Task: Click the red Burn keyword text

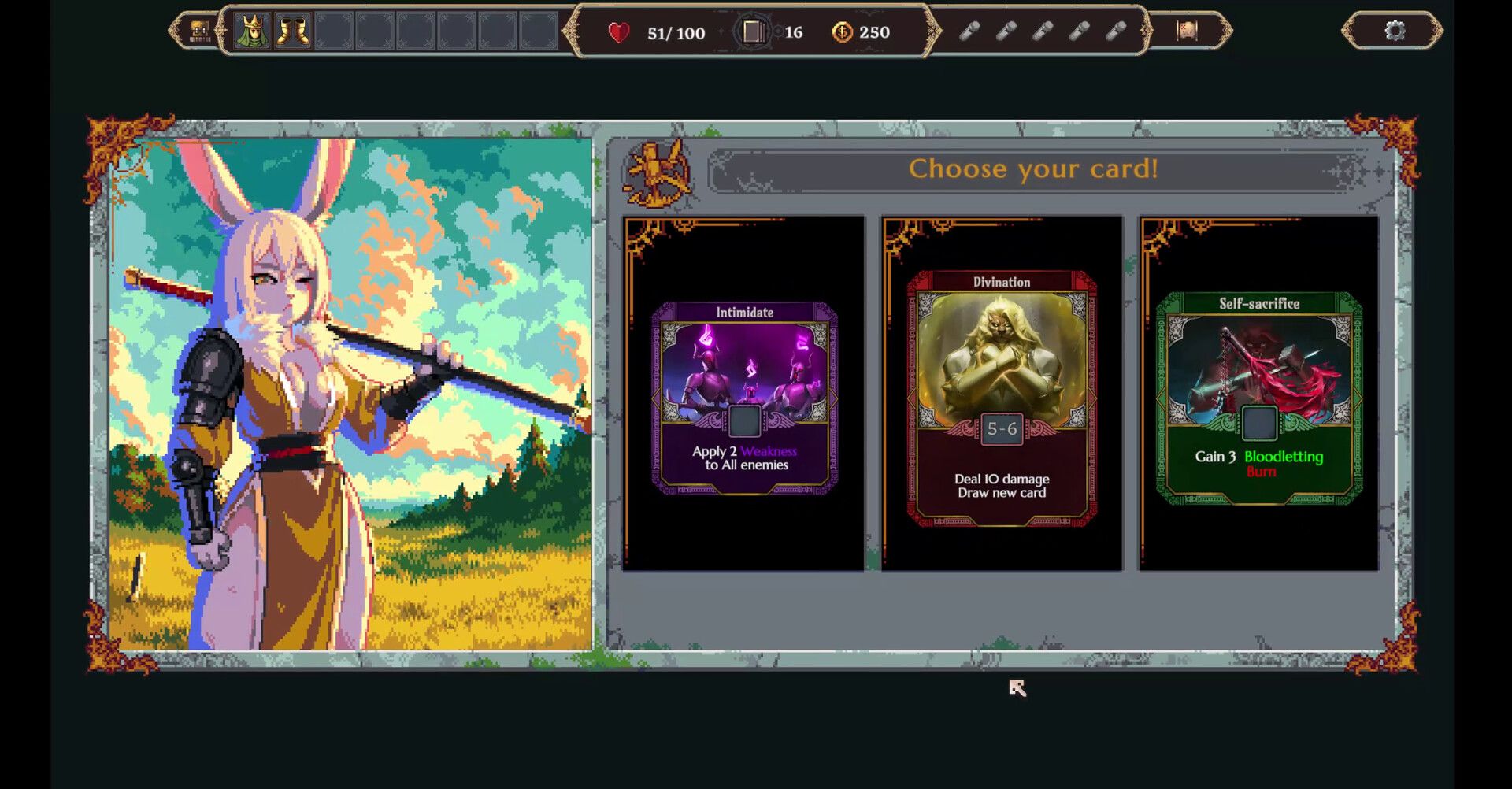Action: pos(1261,472)
